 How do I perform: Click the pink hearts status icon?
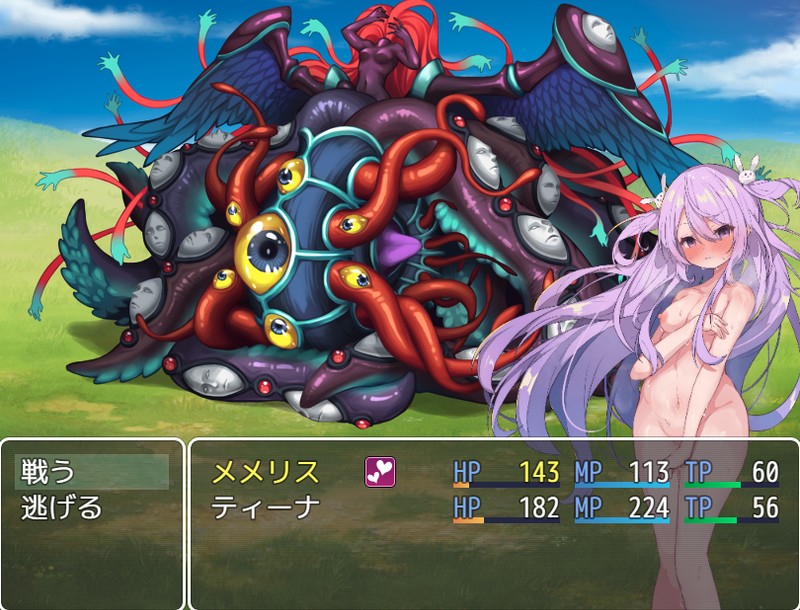(380, 472)
